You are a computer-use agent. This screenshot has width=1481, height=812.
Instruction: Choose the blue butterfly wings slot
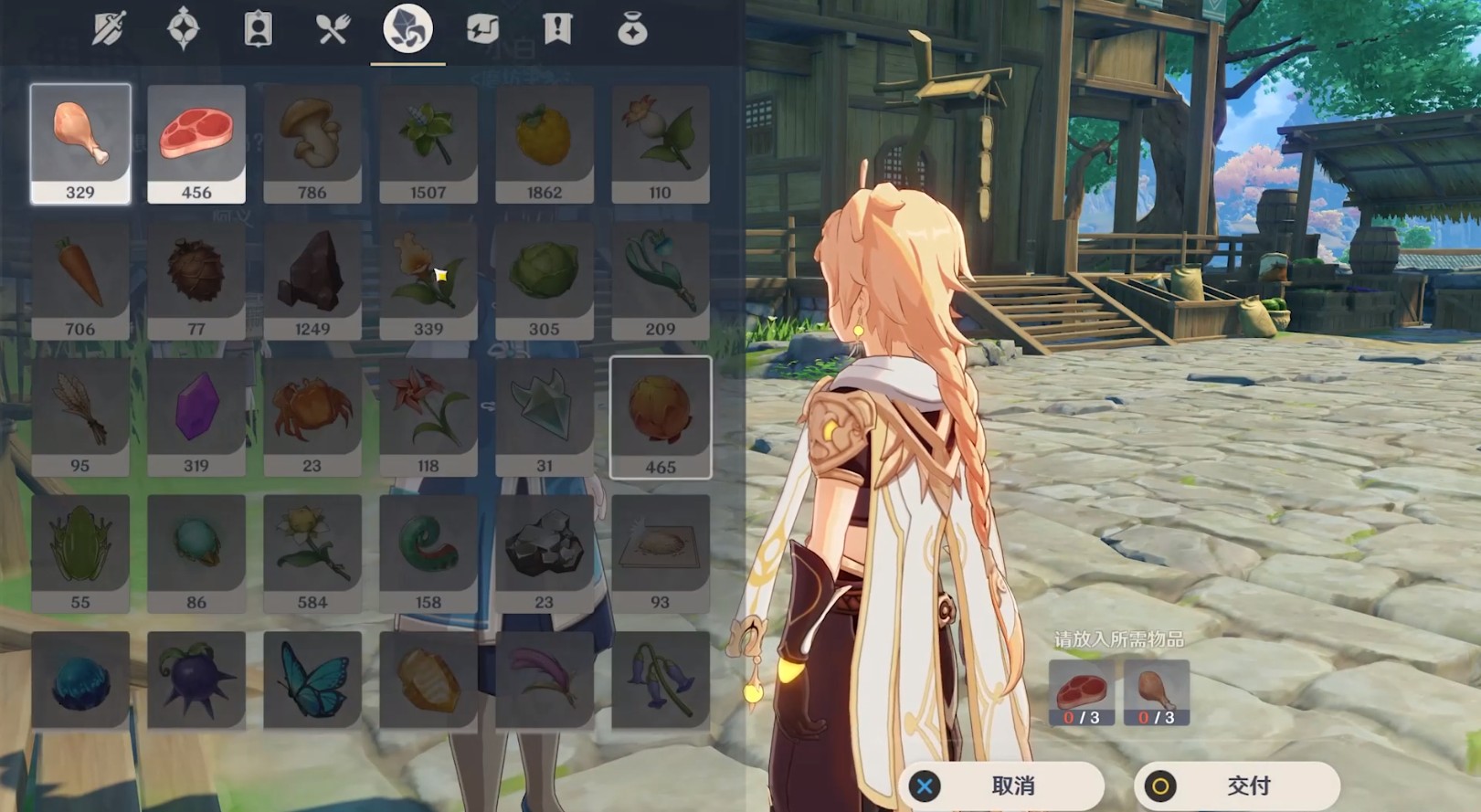click(x=312, y=680)
